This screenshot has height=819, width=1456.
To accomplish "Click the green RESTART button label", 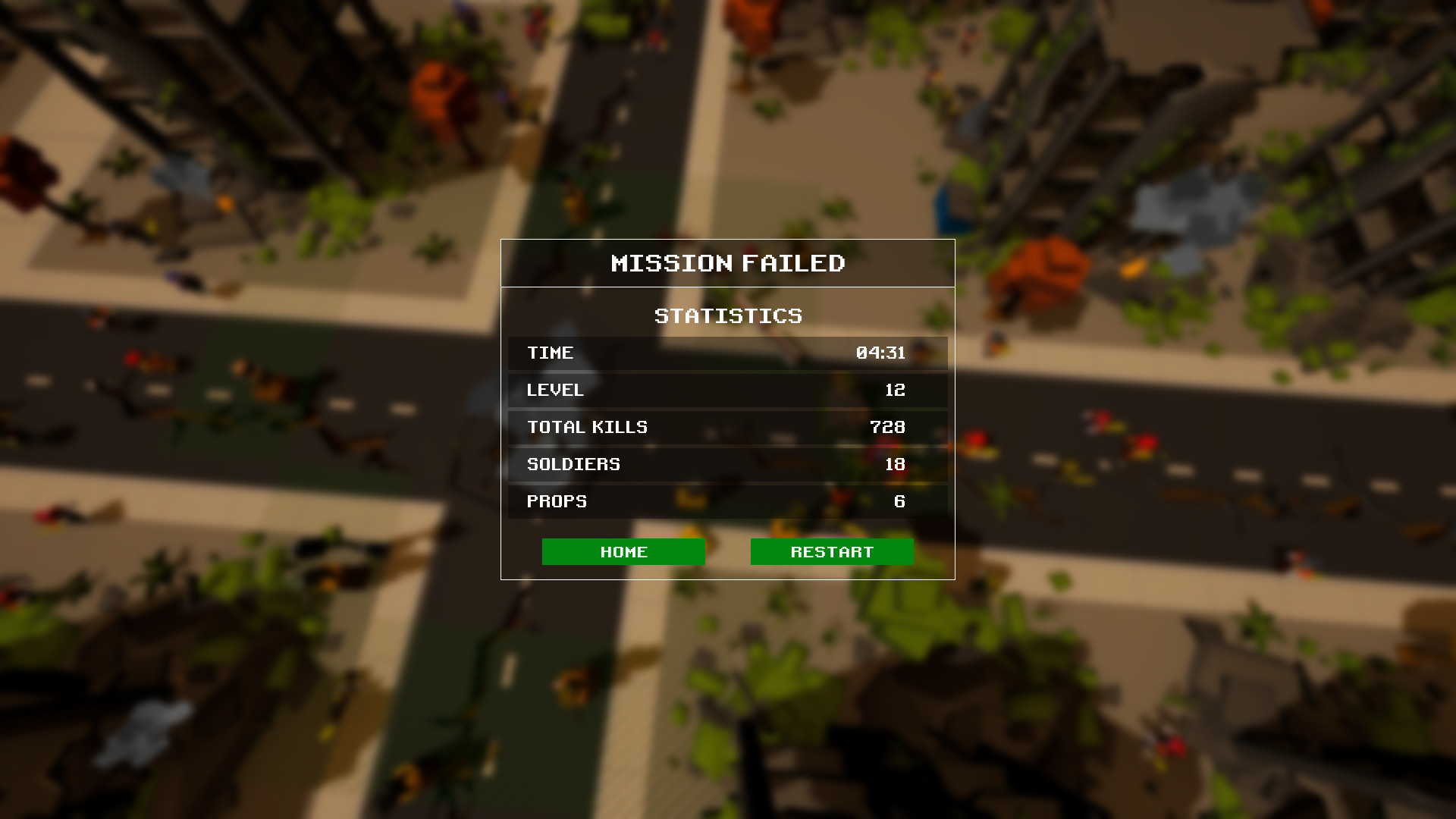I will click(832, 551).
